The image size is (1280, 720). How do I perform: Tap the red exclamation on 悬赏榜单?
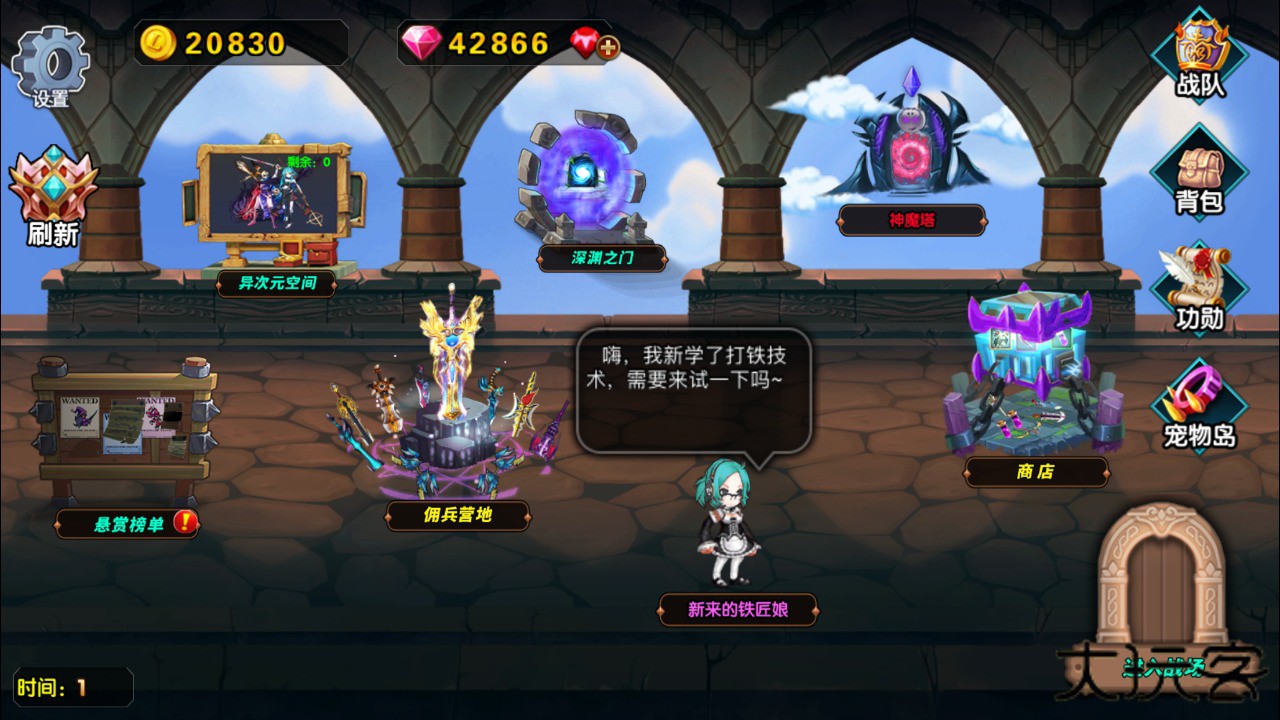pos(186,523)
